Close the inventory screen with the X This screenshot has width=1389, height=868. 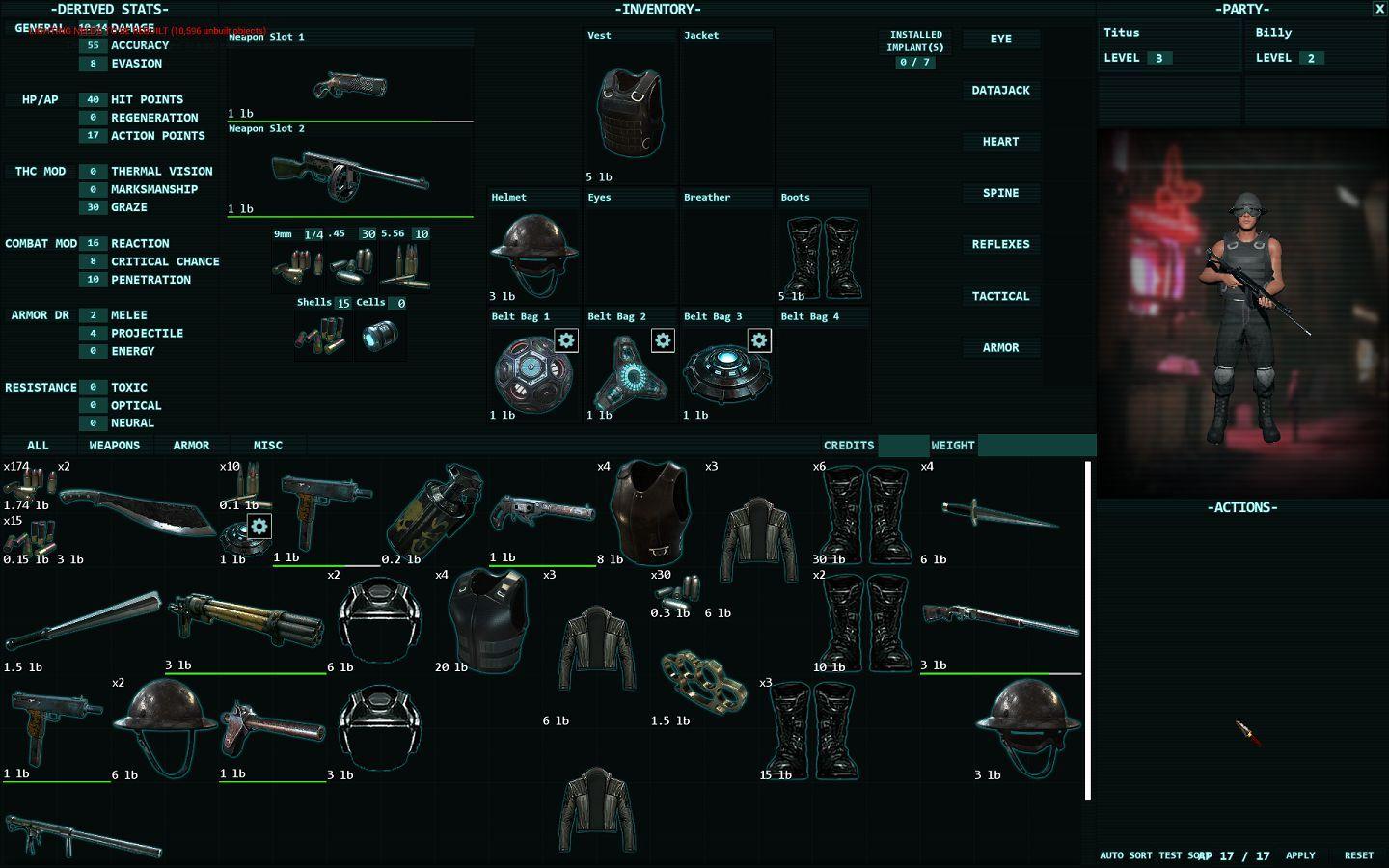click(1378, 9)
